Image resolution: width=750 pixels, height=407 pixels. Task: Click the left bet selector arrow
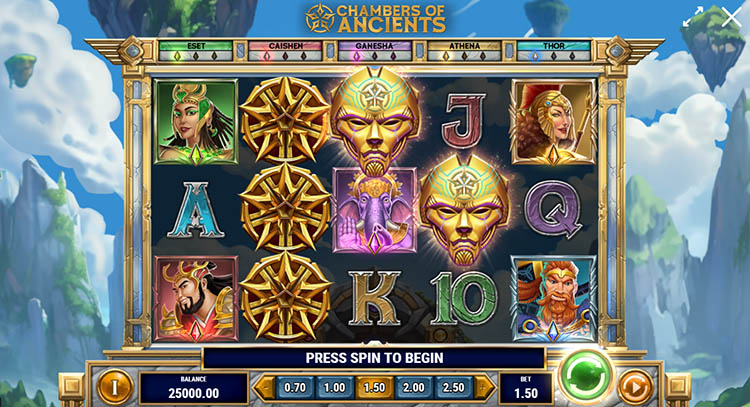tap(263, 387)
